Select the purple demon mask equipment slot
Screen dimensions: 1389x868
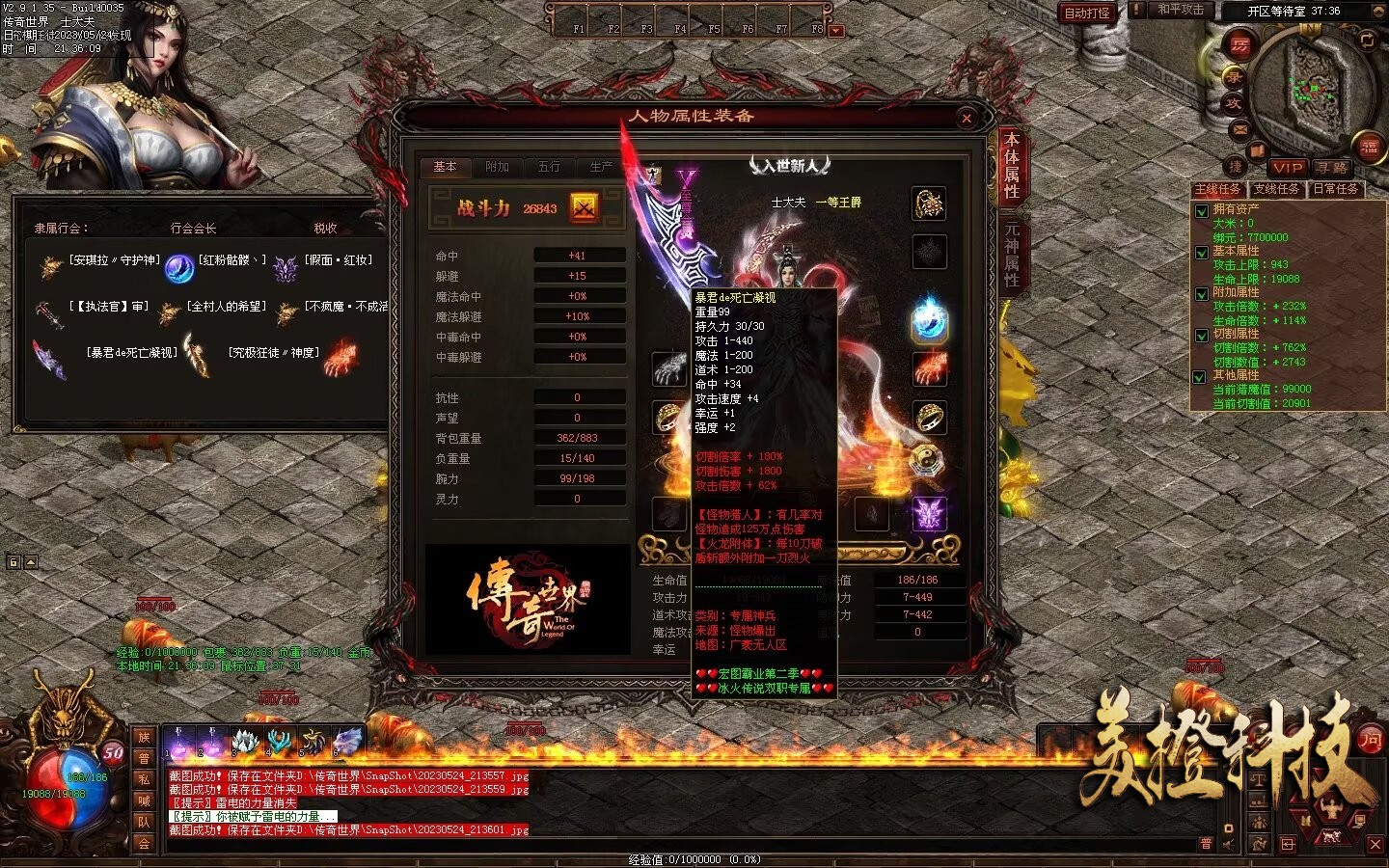pyautogui.click(x=929, y=513)
